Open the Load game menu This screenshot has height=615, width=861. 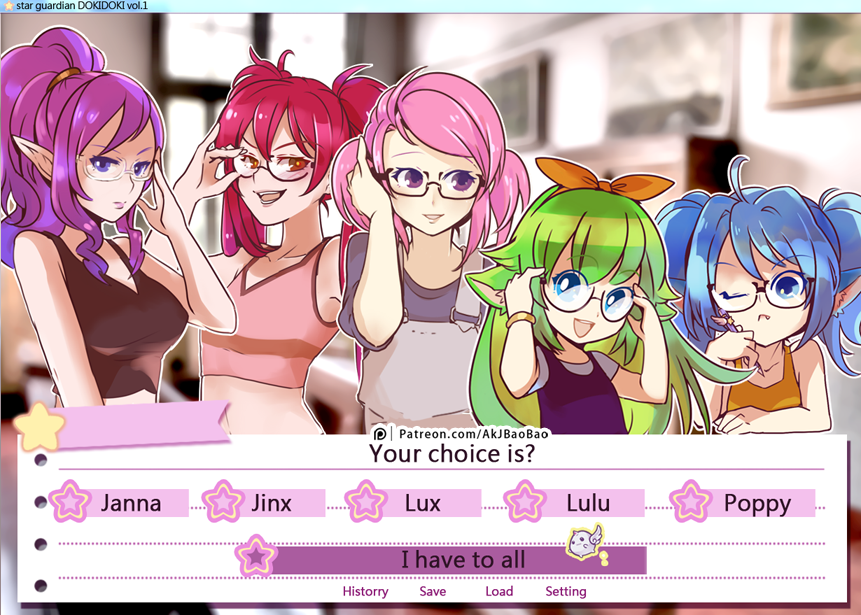499,591
